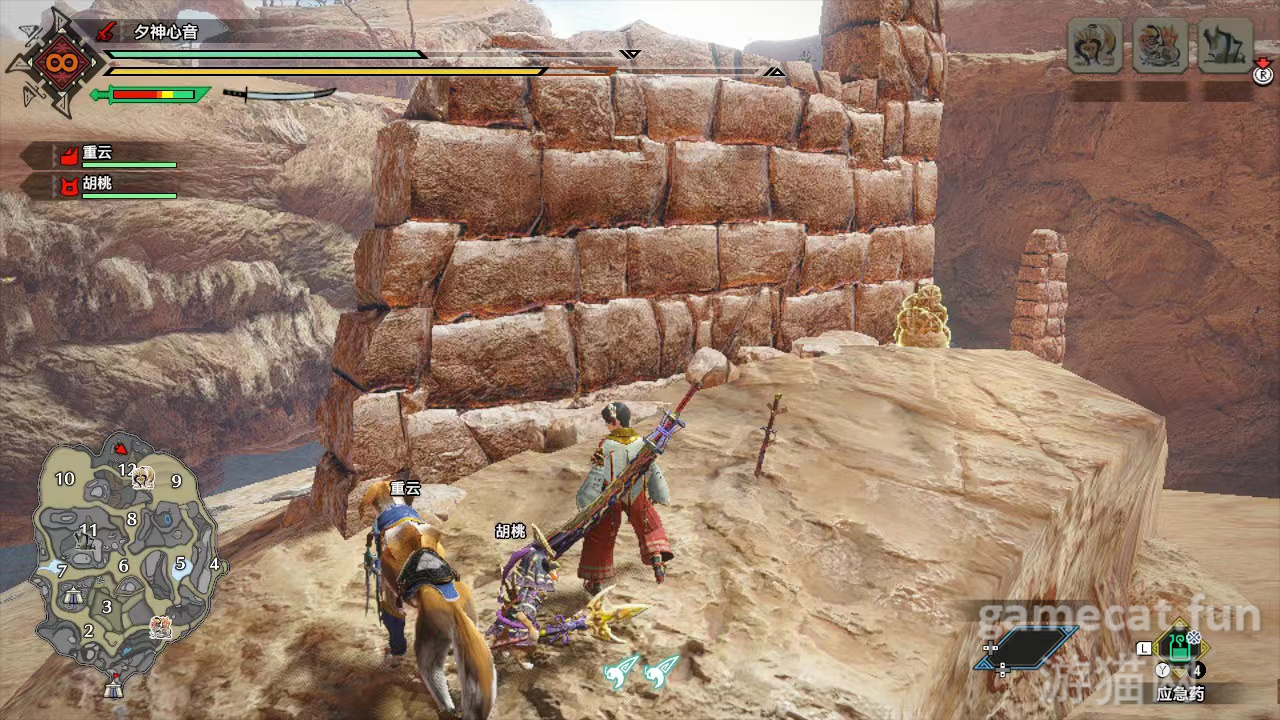Select the middle target monster icon
Viewport: 1280px width, 720px height.
1160,45
